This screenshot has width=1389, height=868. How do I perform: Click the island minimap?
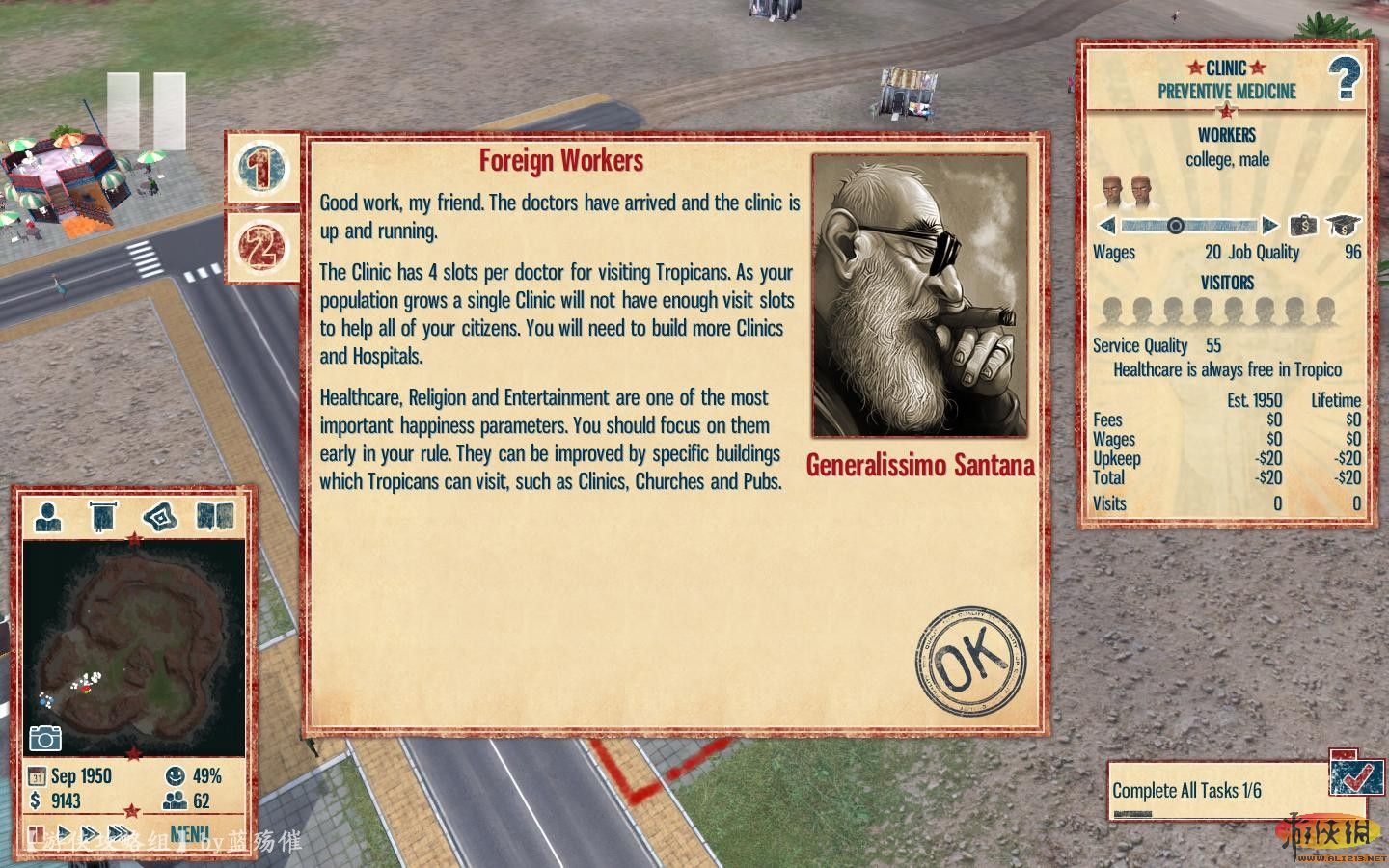(133, 646)
